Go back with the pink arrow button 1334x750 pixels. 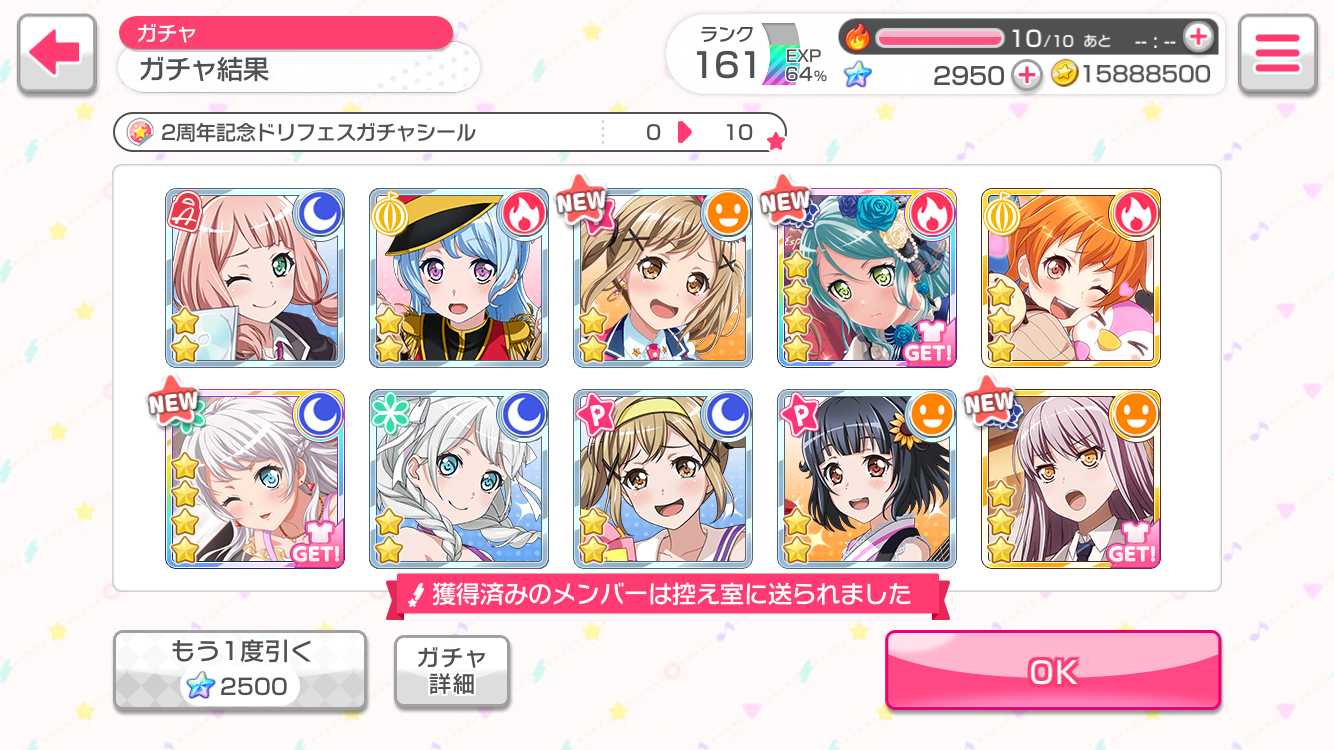coord(56,55)
